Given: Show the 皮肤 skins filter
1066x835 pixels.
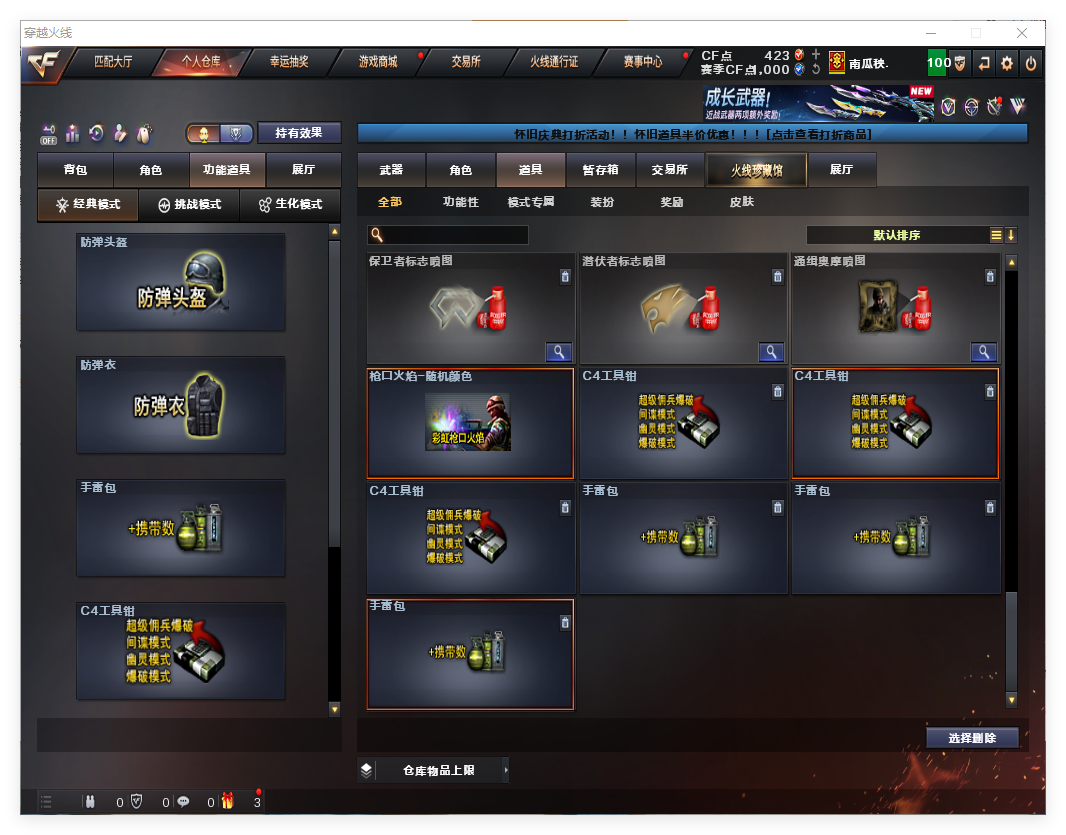Looking at the screenshot, I should coord(742,202).
